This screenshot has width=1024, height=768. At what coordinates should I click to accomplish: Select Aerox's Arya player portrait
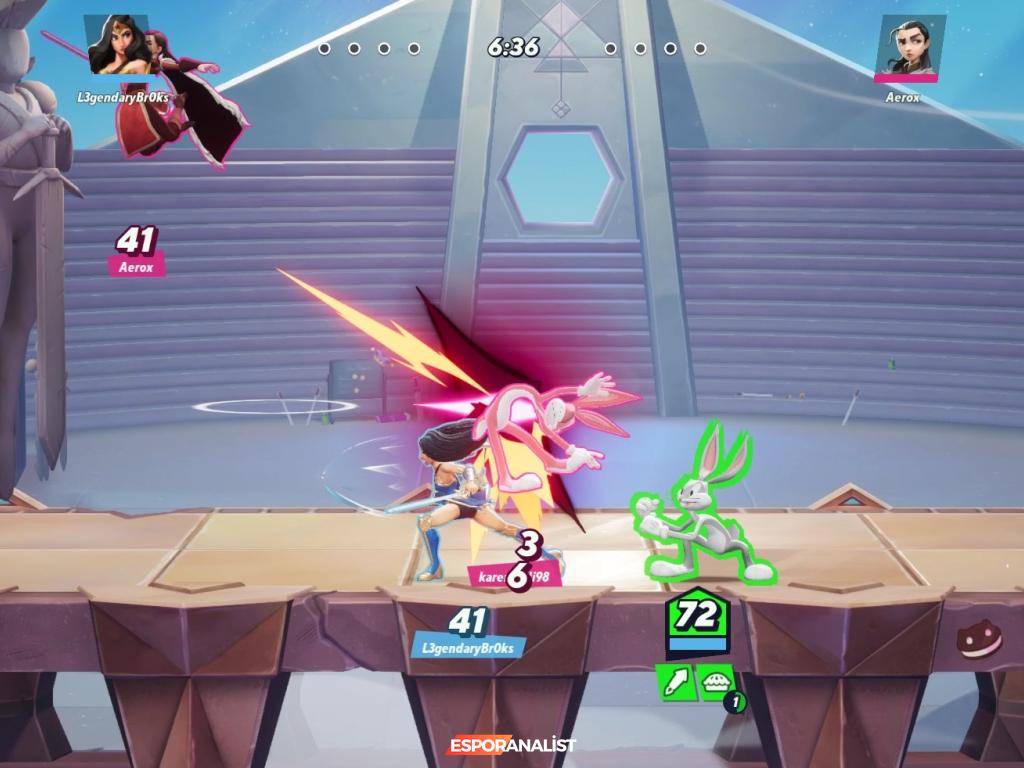(909, 45)
